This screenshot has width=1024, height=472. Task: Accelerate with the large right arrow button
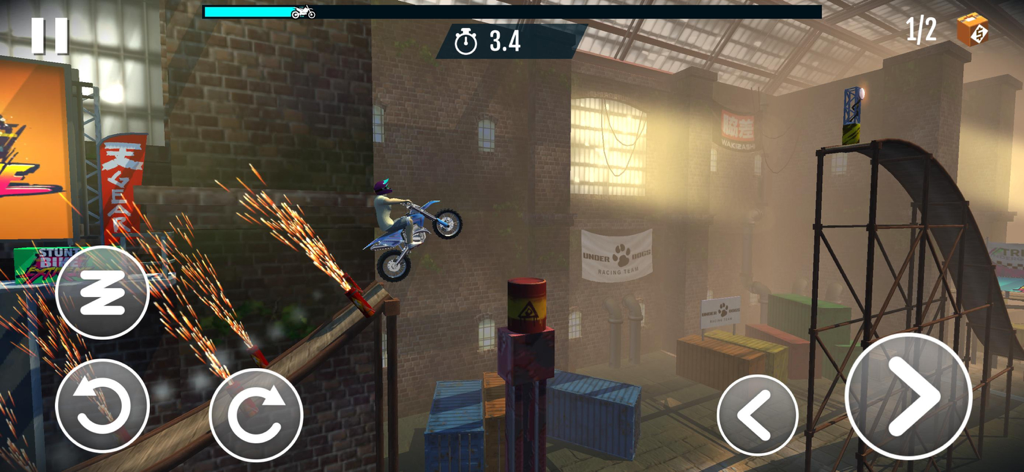point(908,397)
